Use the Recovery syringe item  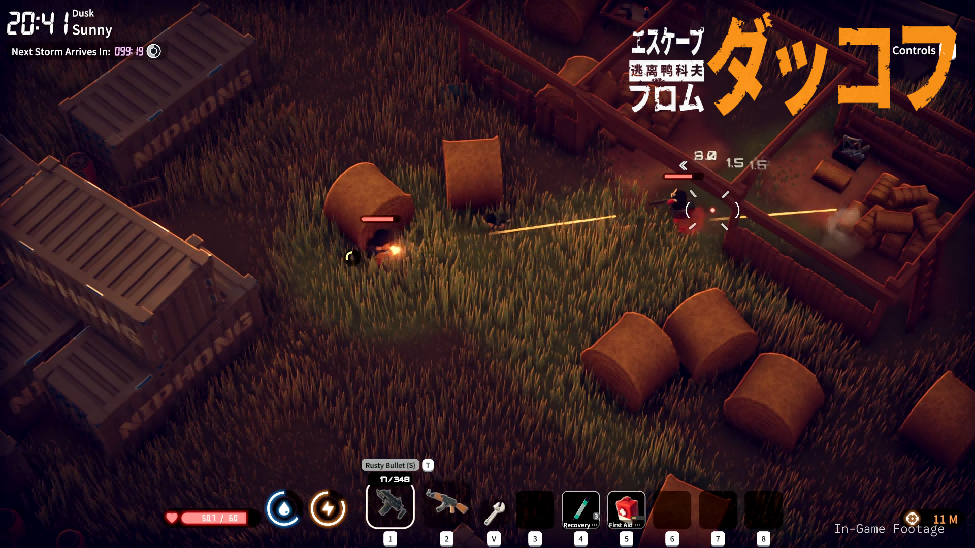pyautogui.click(x=580, y=509)
